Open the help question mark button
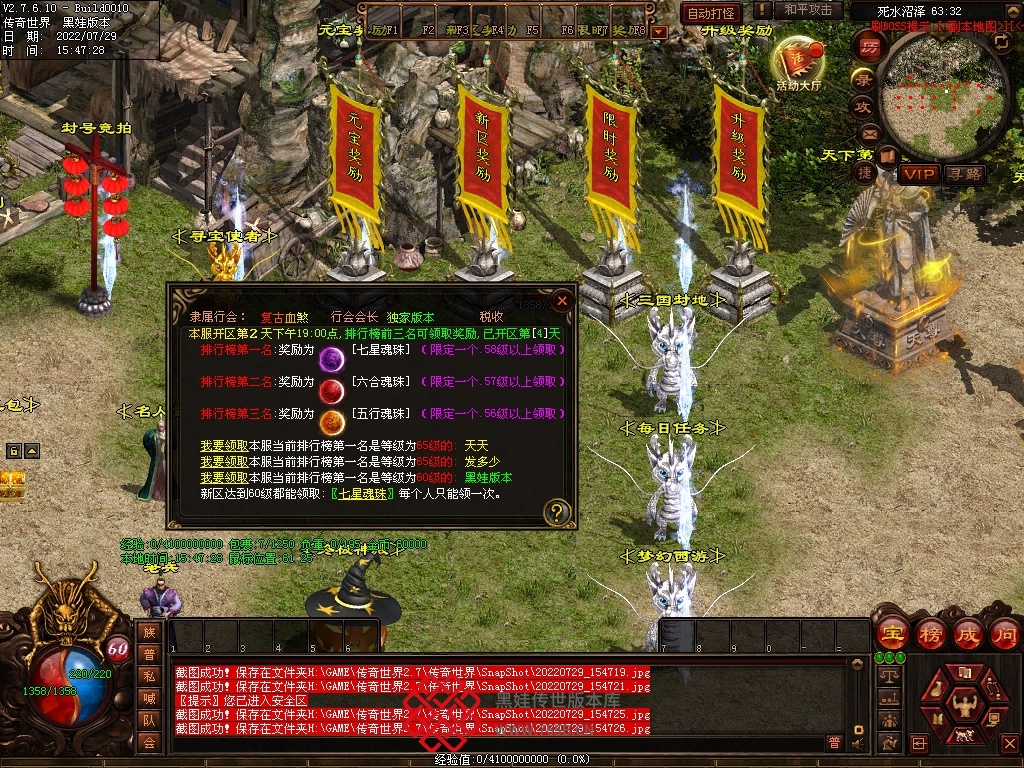Screen dimensions: 1024x768 click(558, 513)
